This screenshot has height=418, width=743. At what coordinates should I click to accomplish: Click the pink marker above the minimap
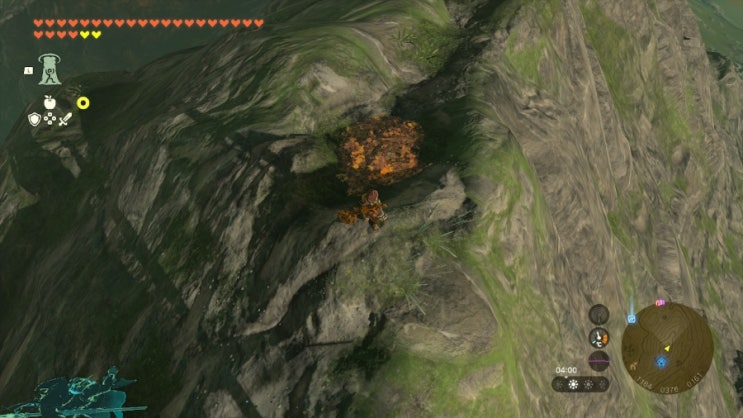point(659,302)
